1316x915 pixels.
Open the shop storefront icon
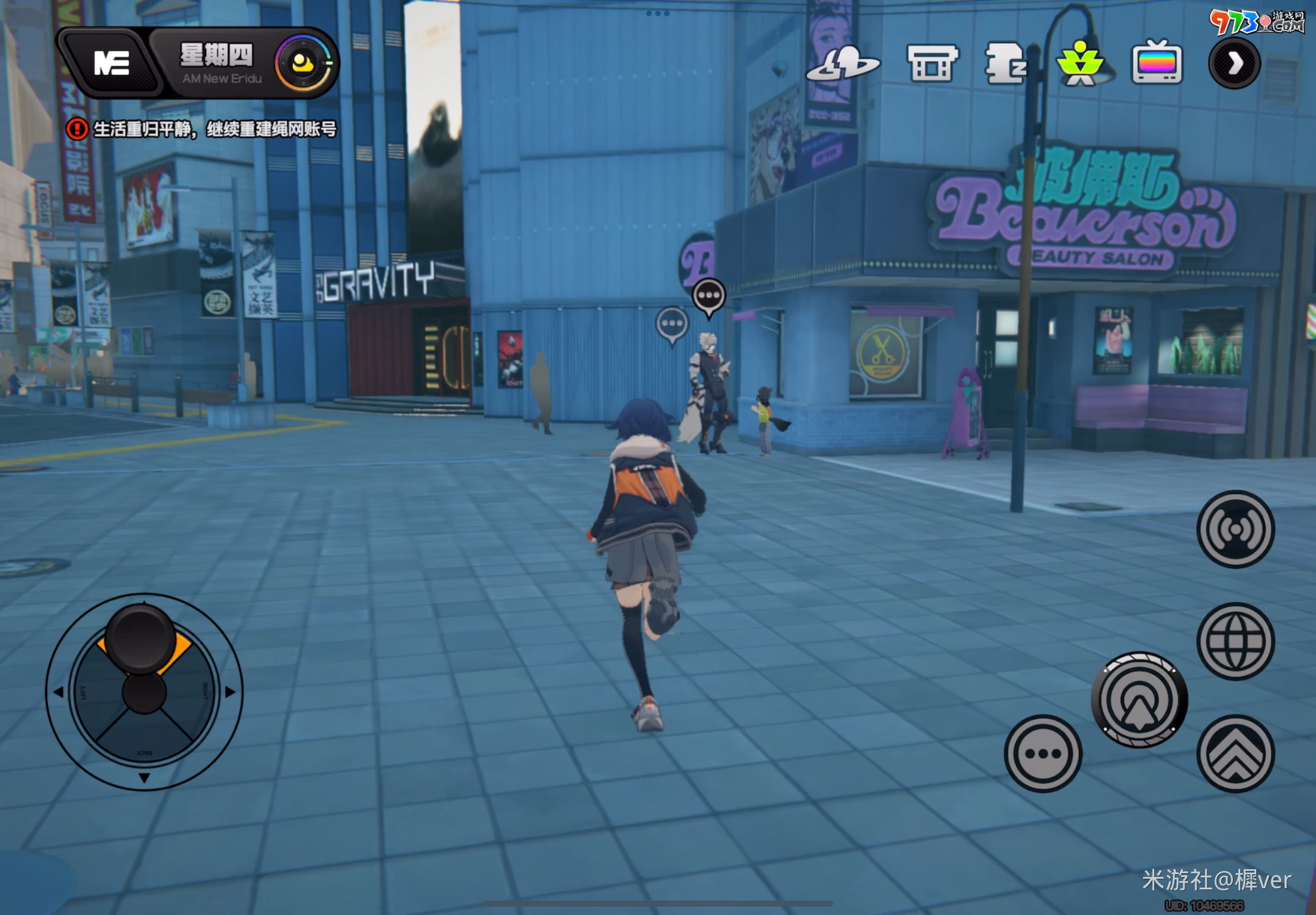932,64
